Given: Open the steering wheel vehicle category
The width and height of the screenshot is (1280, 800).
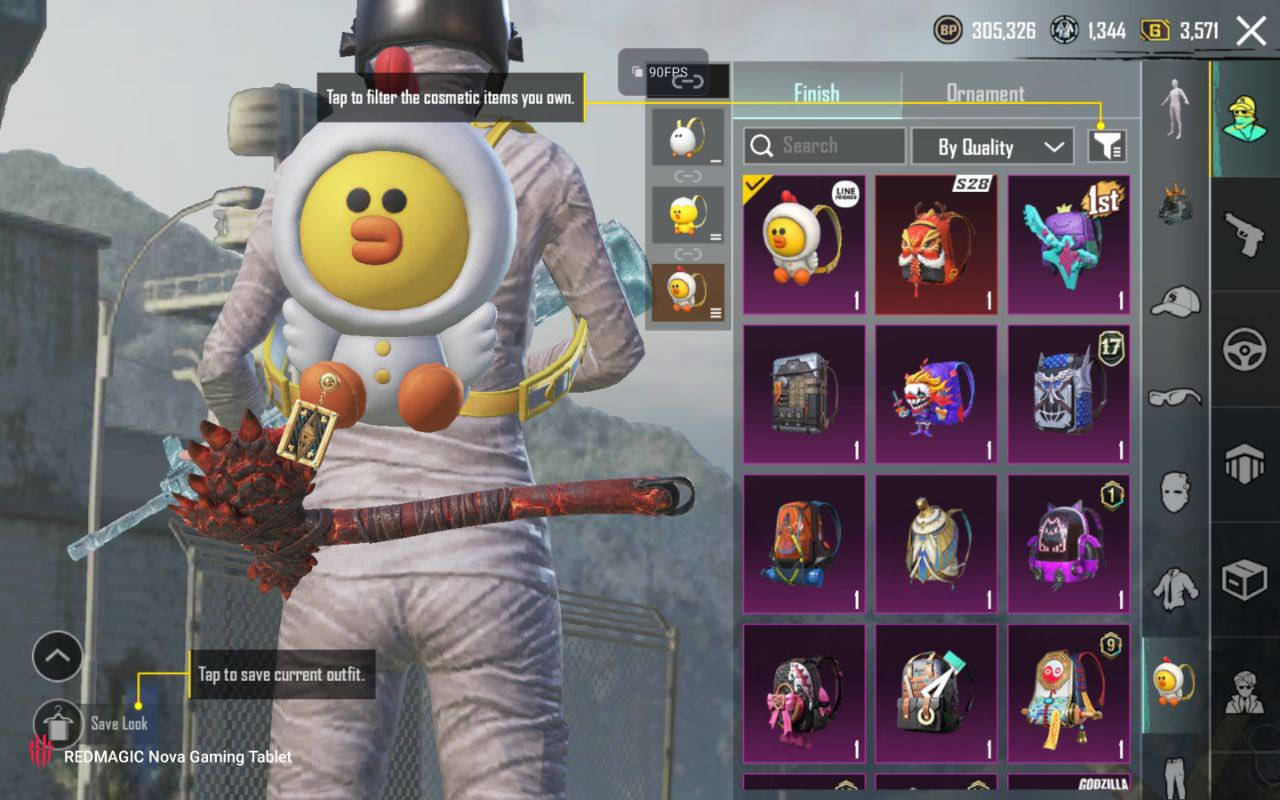Looking at the screenshot, I should pyautogui.click(x=1245, y=350).
